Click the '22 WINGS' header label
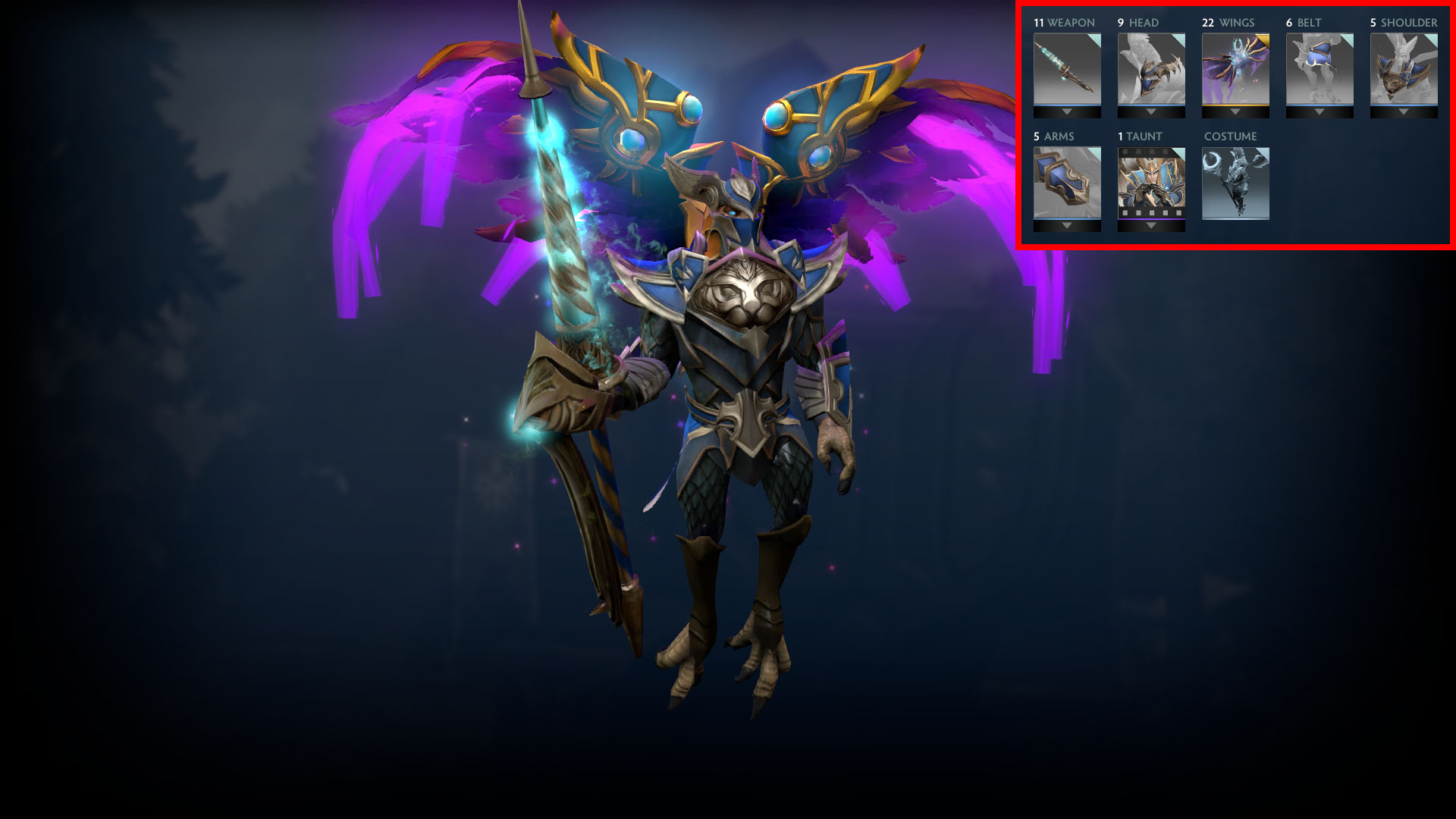The height and width of the screenshot is (819, 1456). 1230,23
